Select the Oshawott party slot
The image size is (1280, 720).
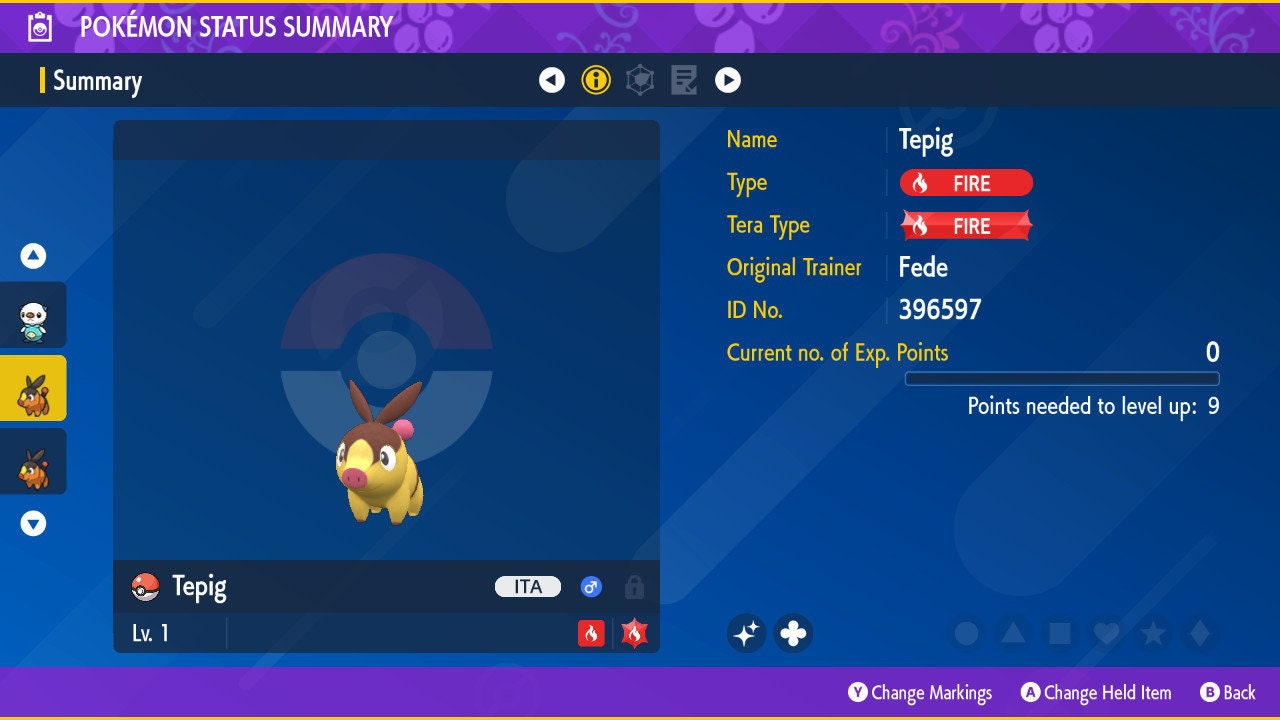tap(33, 315)
